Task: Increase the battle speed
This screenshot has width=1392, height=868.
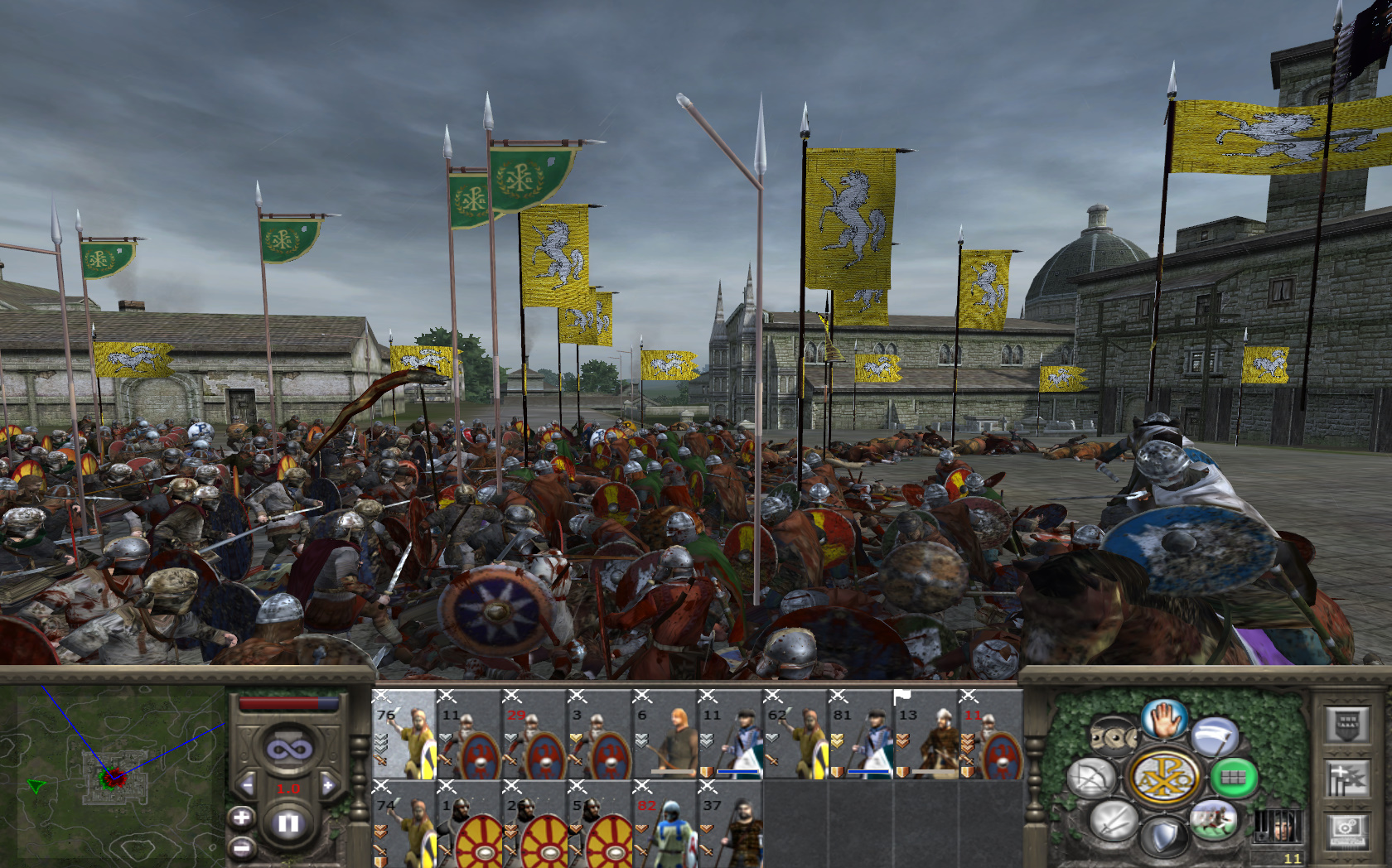Action: [329, 784]
